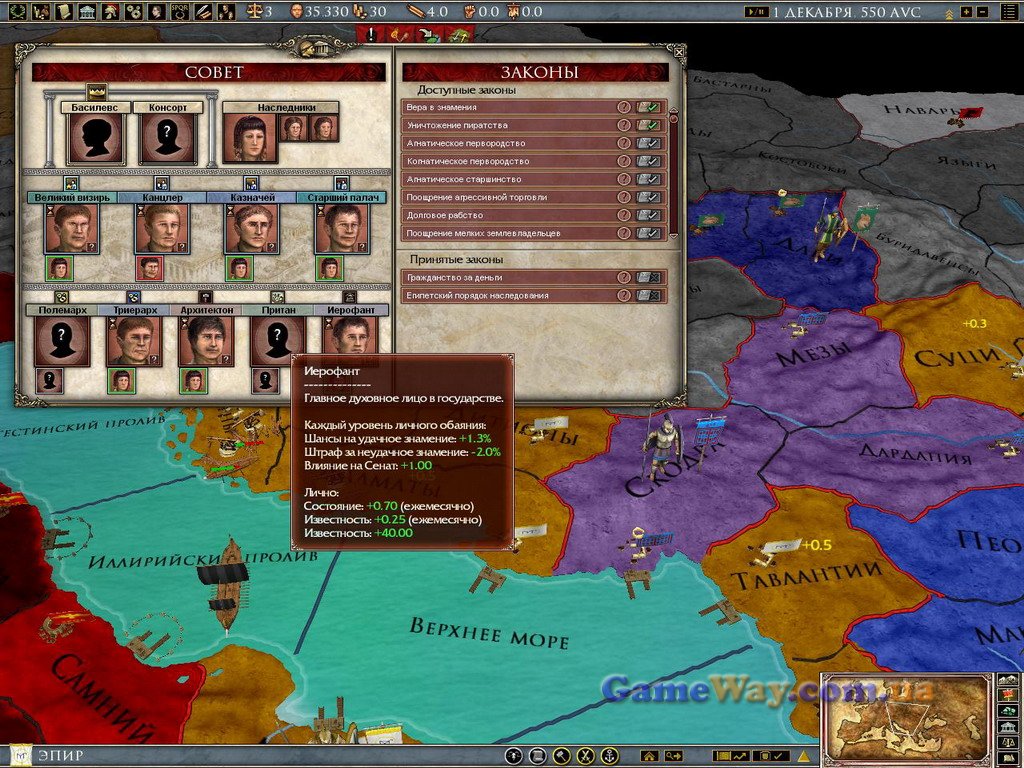
Task: Revoke the 'Гражданство за деньги' law
Action: (x=650, y=277)
